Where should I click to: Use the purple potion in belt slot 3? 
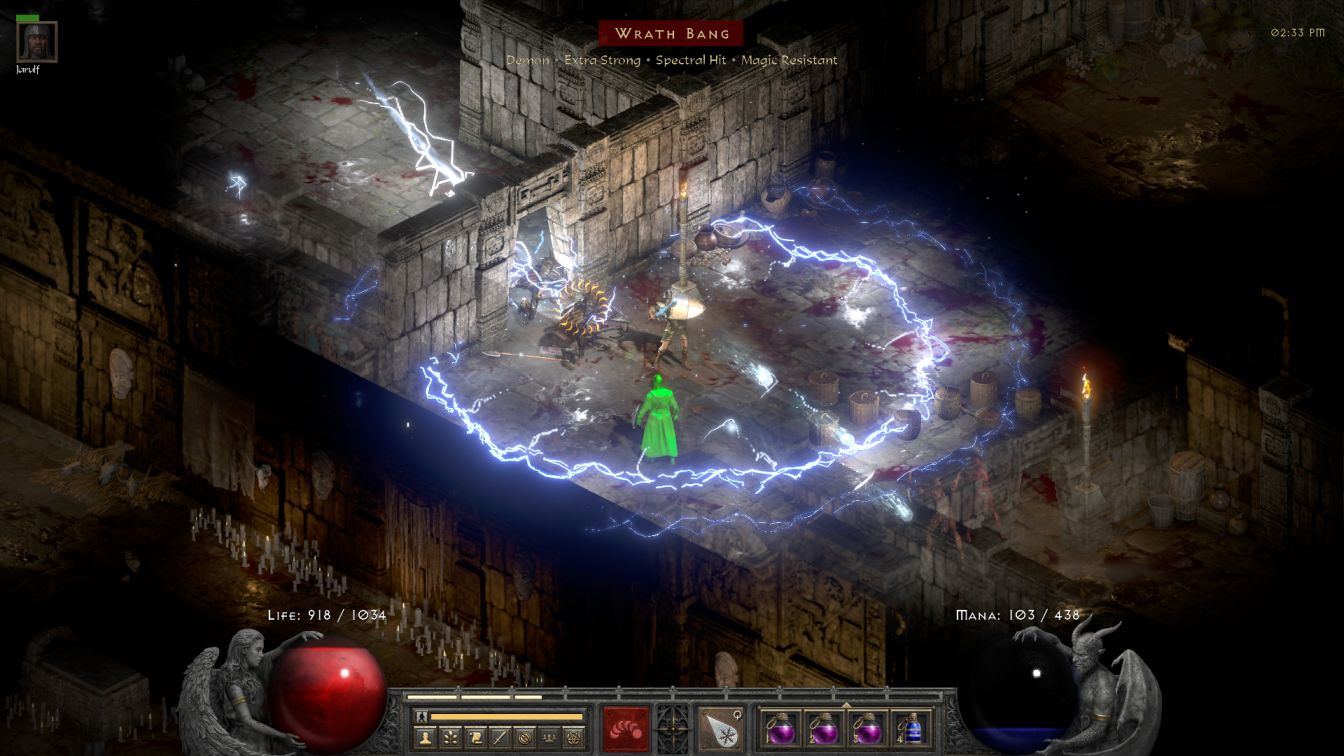tap(868, 729)
